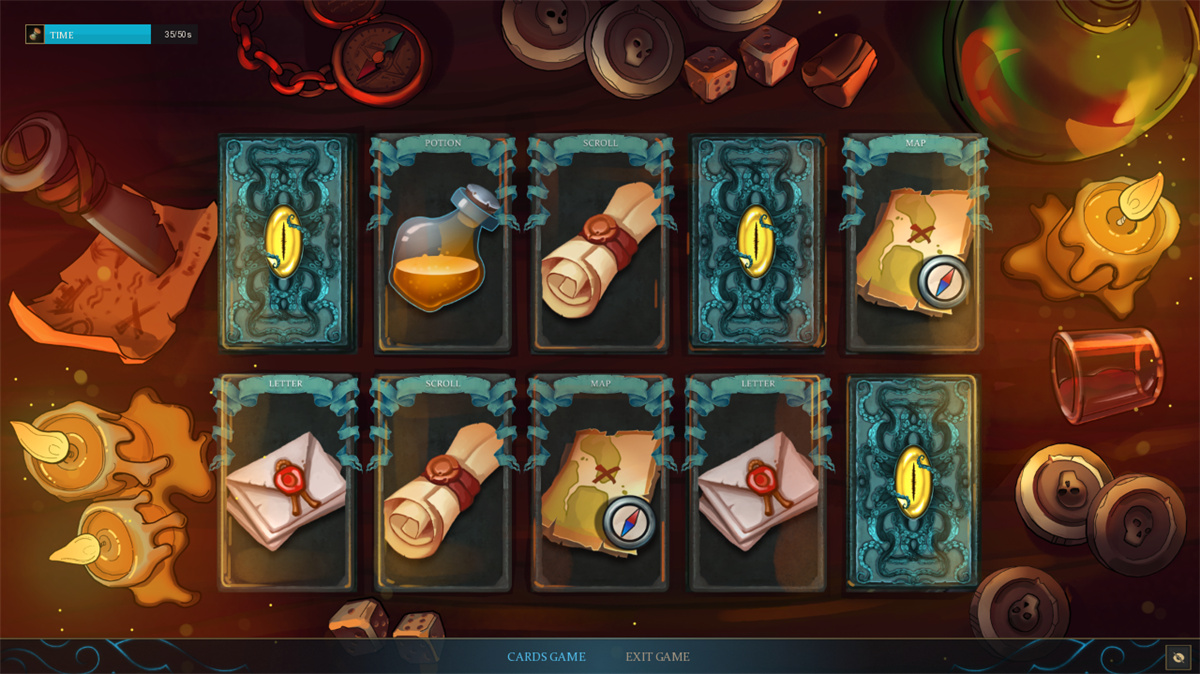Flip the face-down card beside the Potion card
Viewport: 1200px width, 674px height.
coord(287,244)
